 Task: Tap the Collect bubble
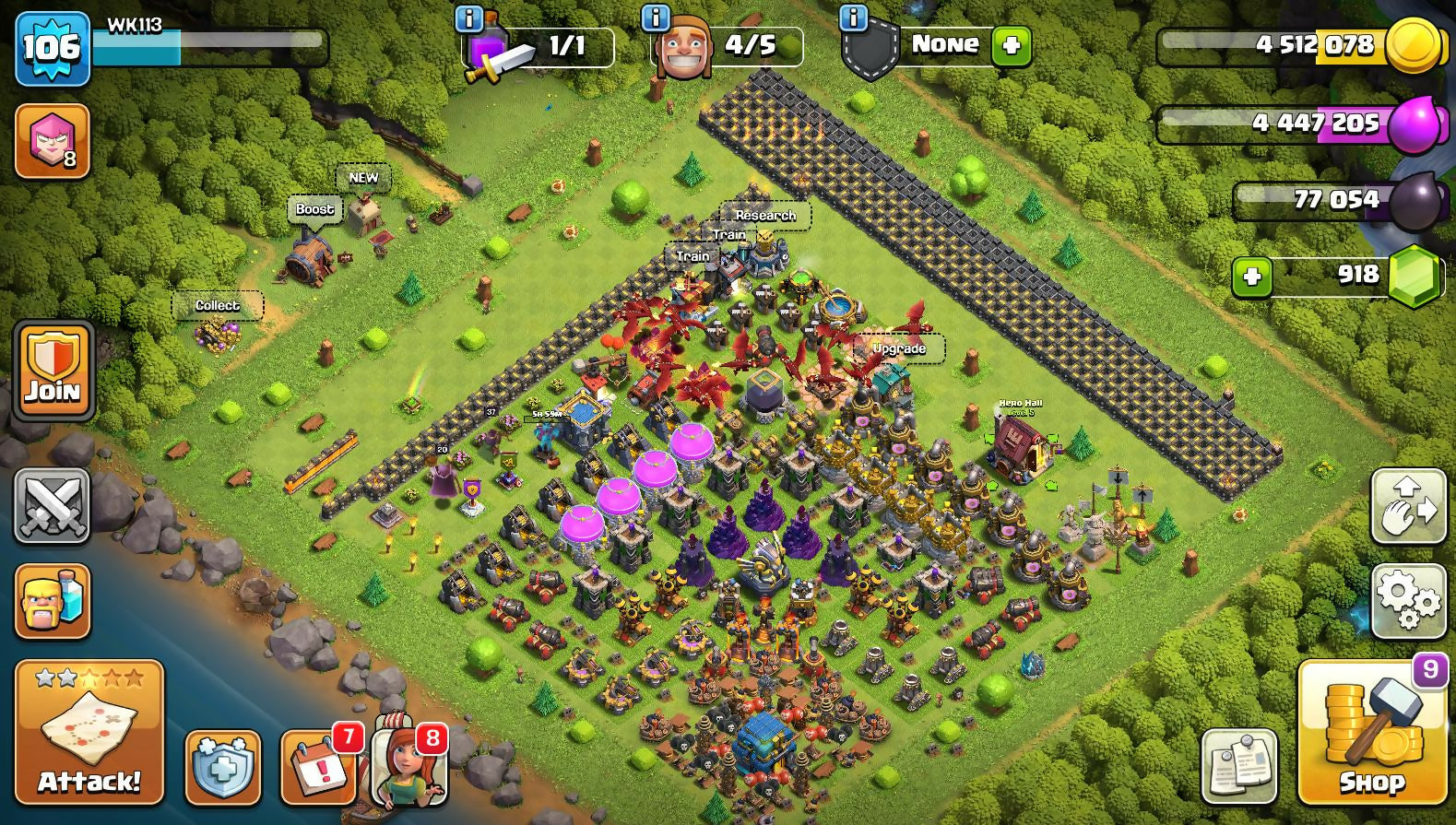pyautogui.click(x=218, y=305)
